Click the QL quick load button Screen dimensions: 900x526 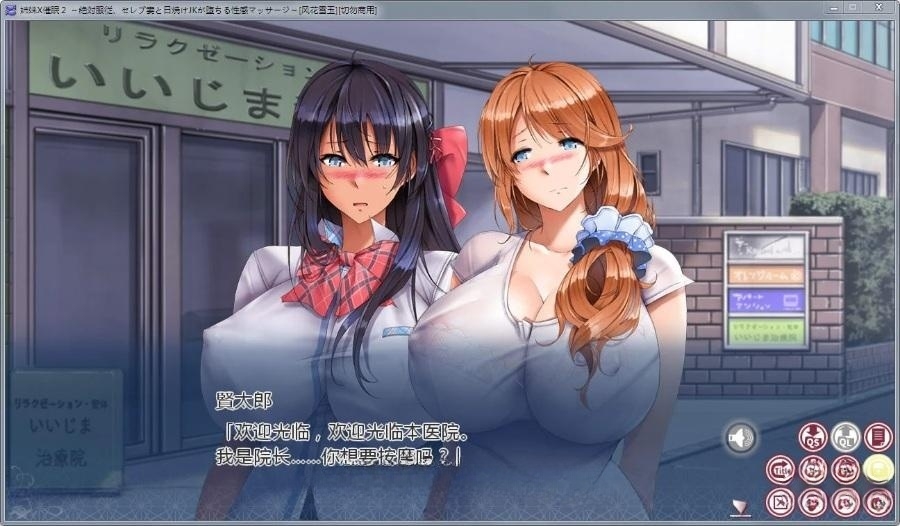pyautogui.click(x=846, y=437)
